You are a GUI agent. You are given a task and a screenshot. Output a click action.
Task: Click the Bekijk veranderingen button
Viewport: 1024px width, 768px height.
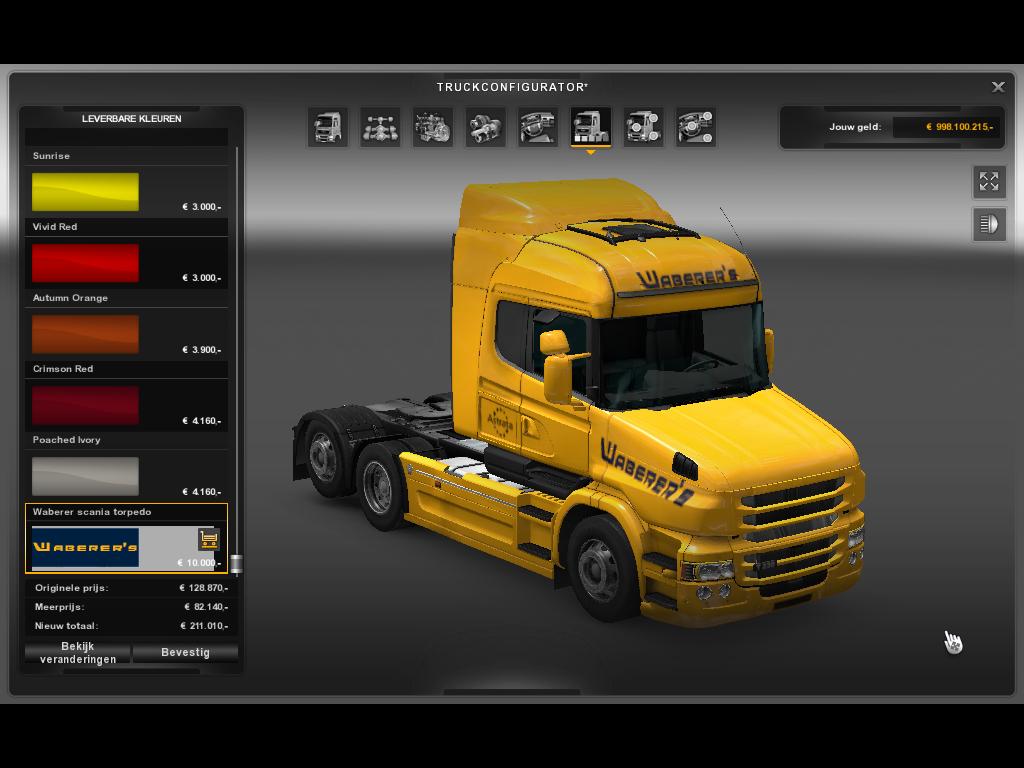pyautogui.click(x=78, y=653)
